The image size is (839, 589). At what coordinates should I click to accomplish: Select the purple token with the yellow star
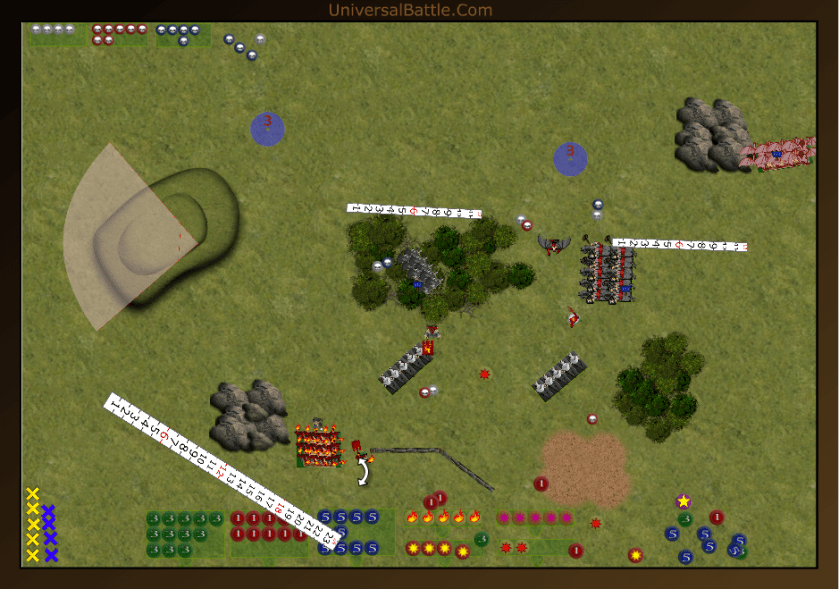(x=683, y=501)
